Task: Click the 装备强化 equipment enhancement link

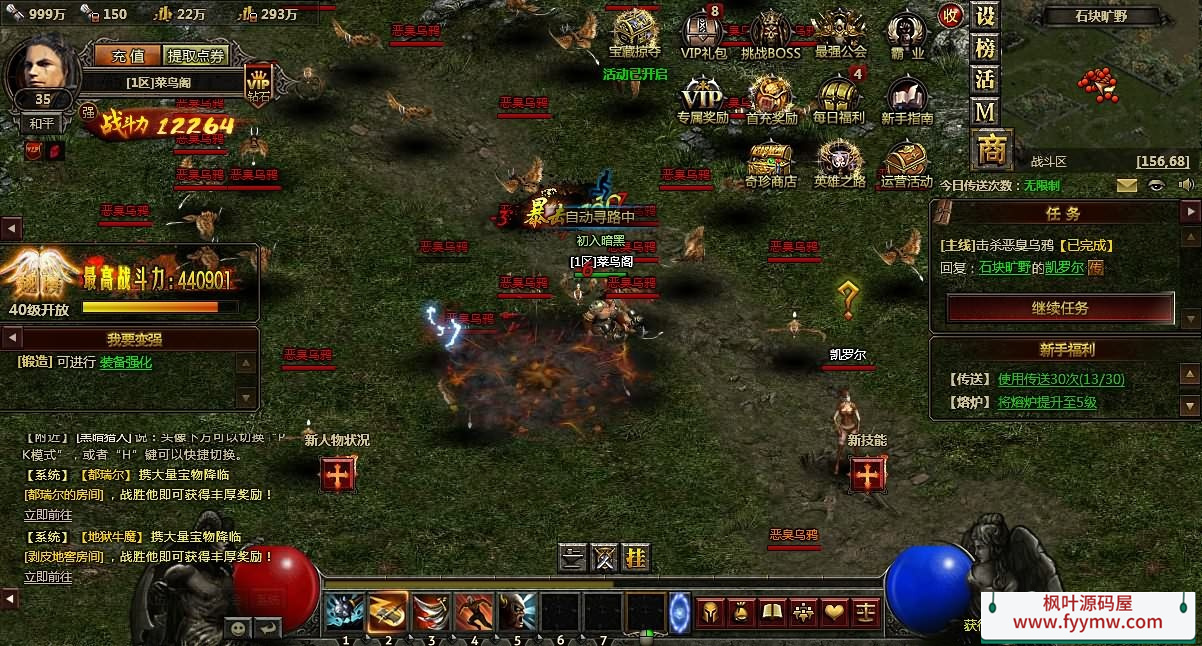Action: click(126, 363)
